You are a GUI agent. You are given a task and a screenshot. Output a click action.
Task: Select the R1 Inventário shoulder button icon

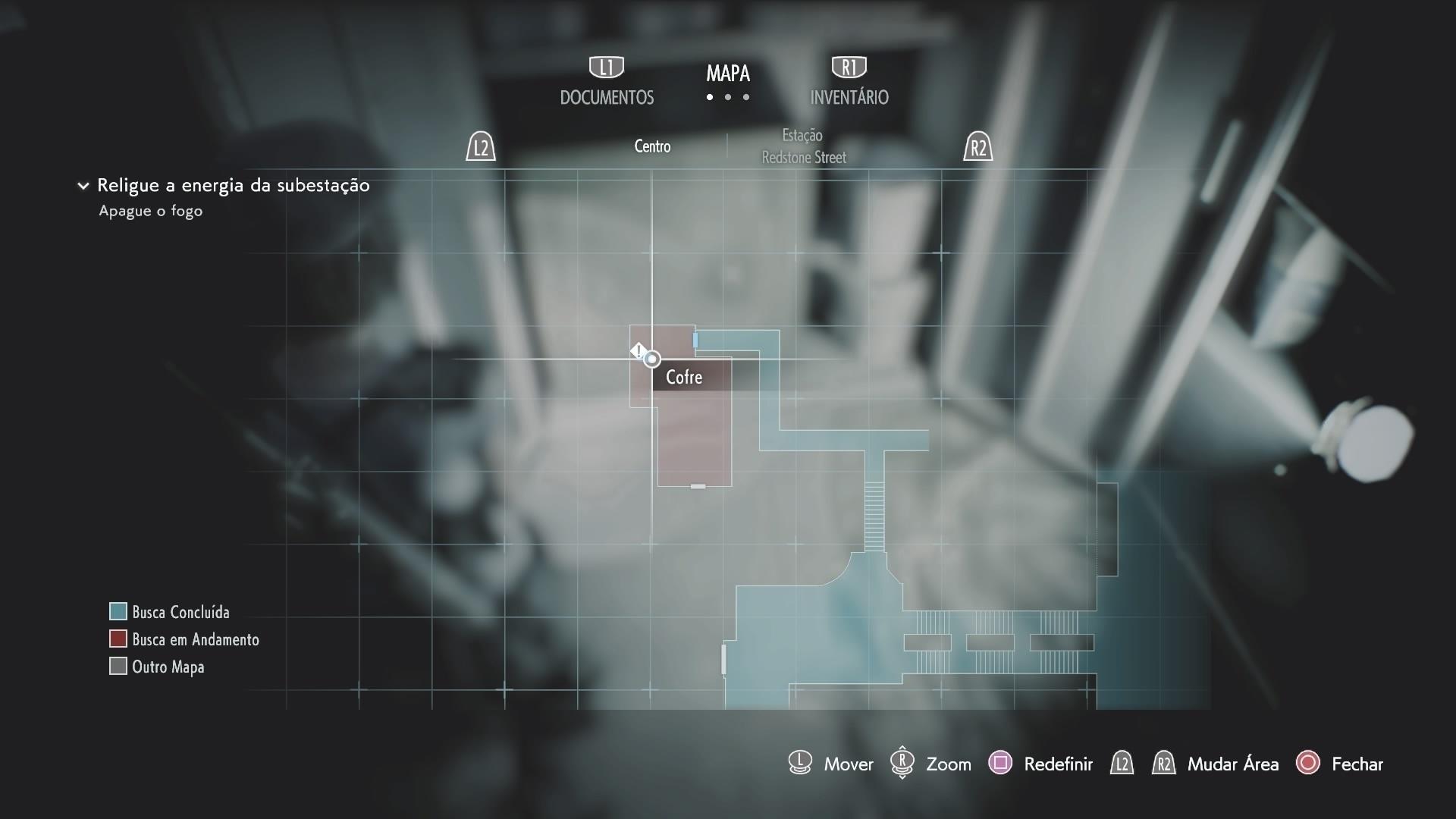click(x=849, y=67)
